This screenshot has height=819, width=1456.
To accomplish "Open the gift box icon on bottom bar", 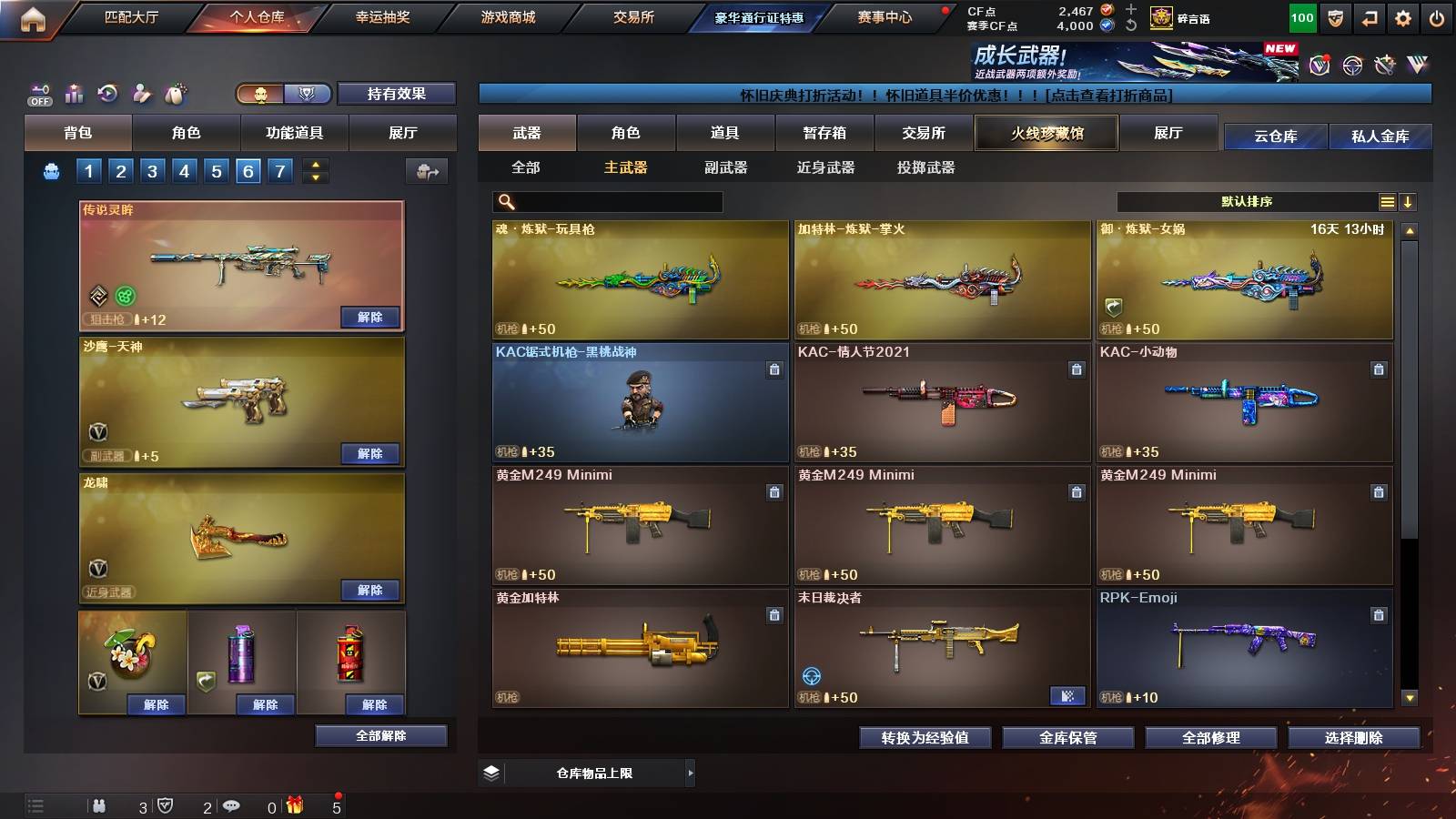I will [x=294, y=804].
